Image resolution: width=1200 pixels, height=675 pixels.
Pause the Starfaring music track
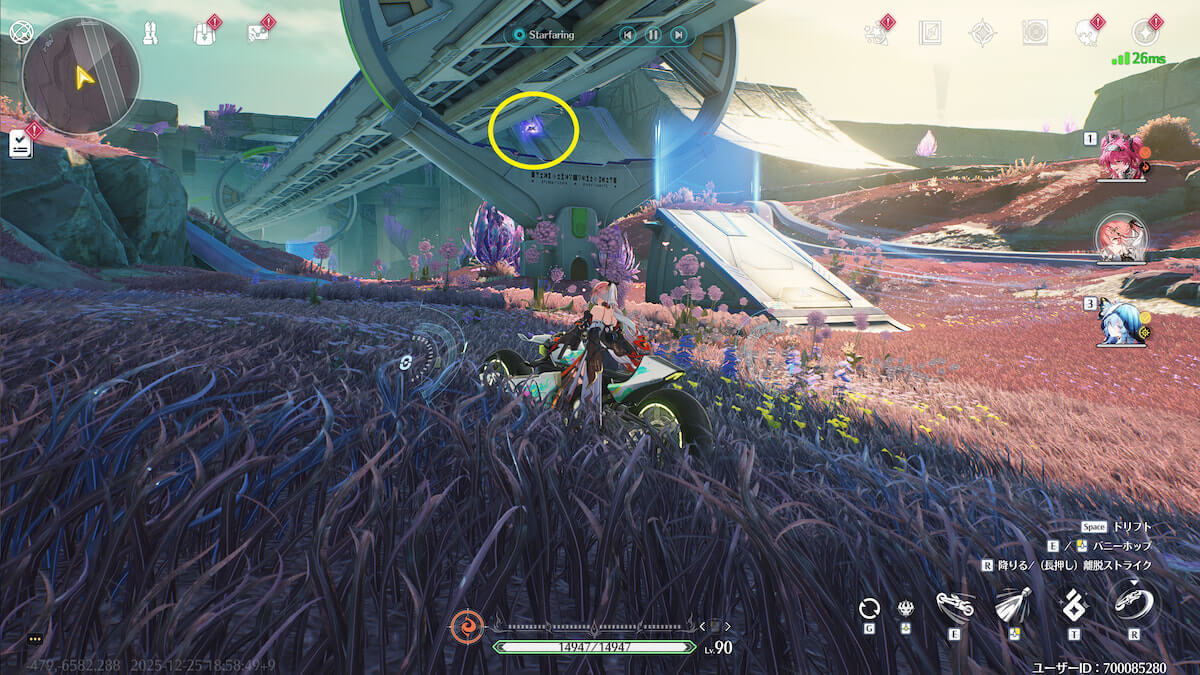[x=652, y=35]
